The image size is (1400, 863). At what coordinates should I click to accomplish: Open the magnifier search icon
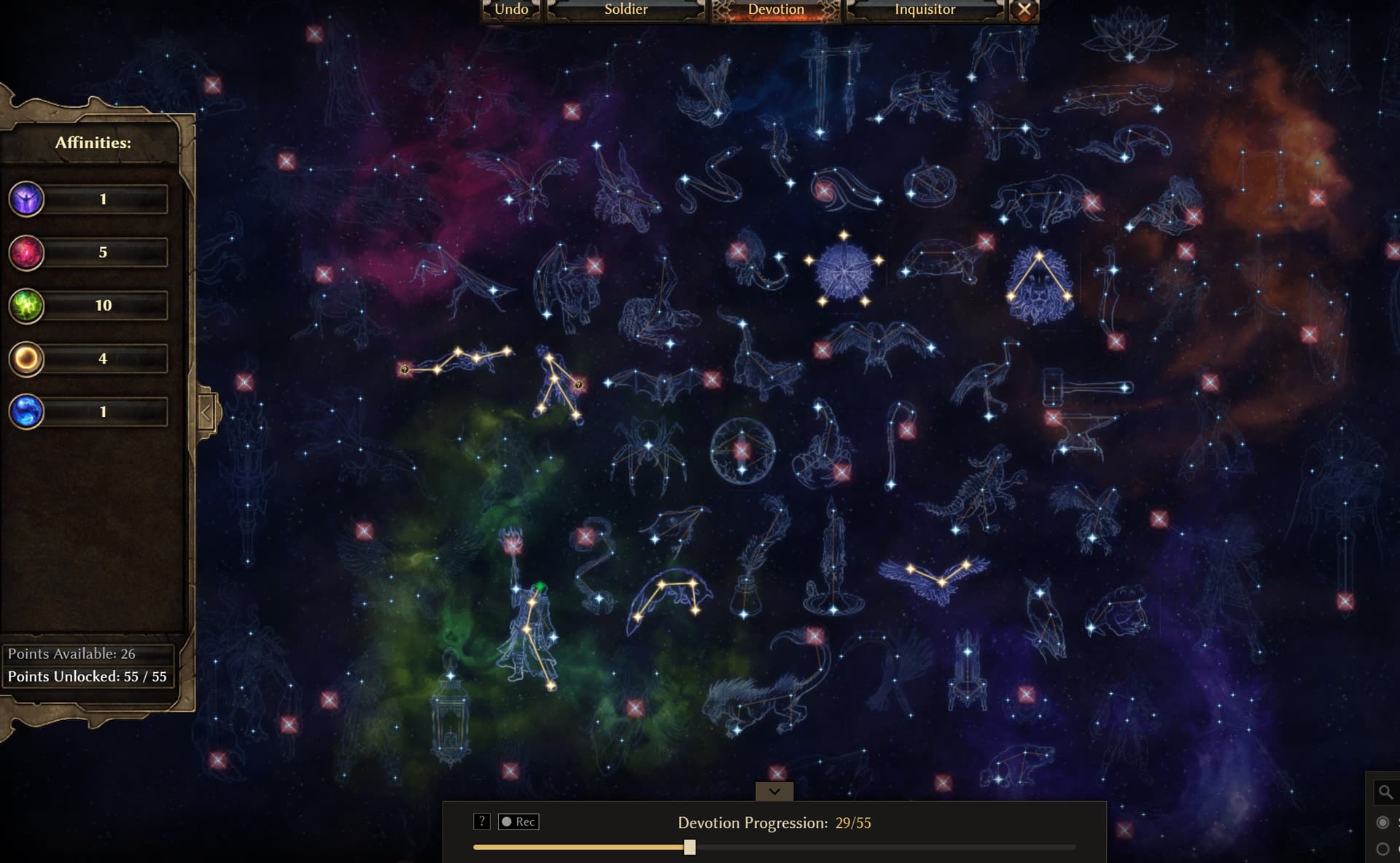(1385, 792)
